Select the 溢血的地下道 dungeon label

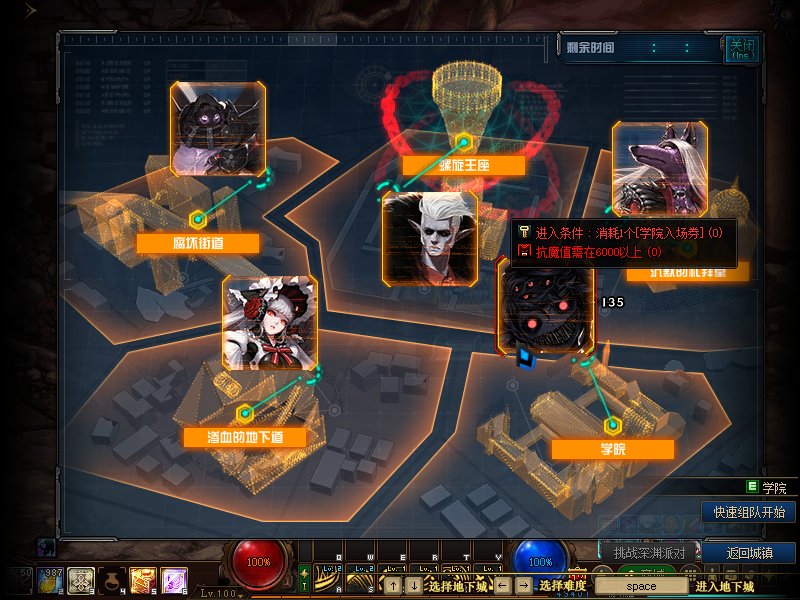243,437
